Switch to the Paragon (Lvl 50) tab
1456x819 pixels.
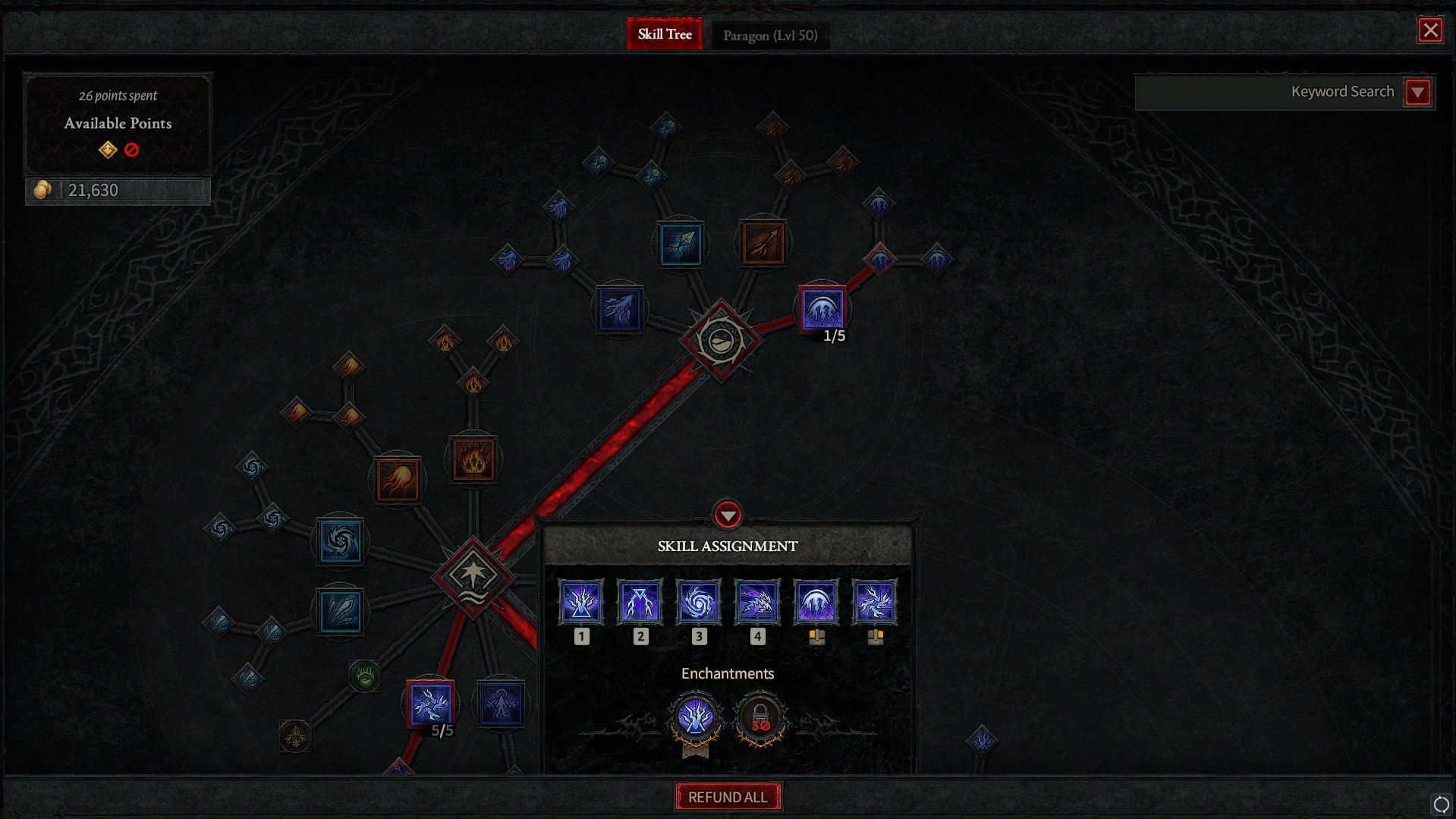[769, 35]
